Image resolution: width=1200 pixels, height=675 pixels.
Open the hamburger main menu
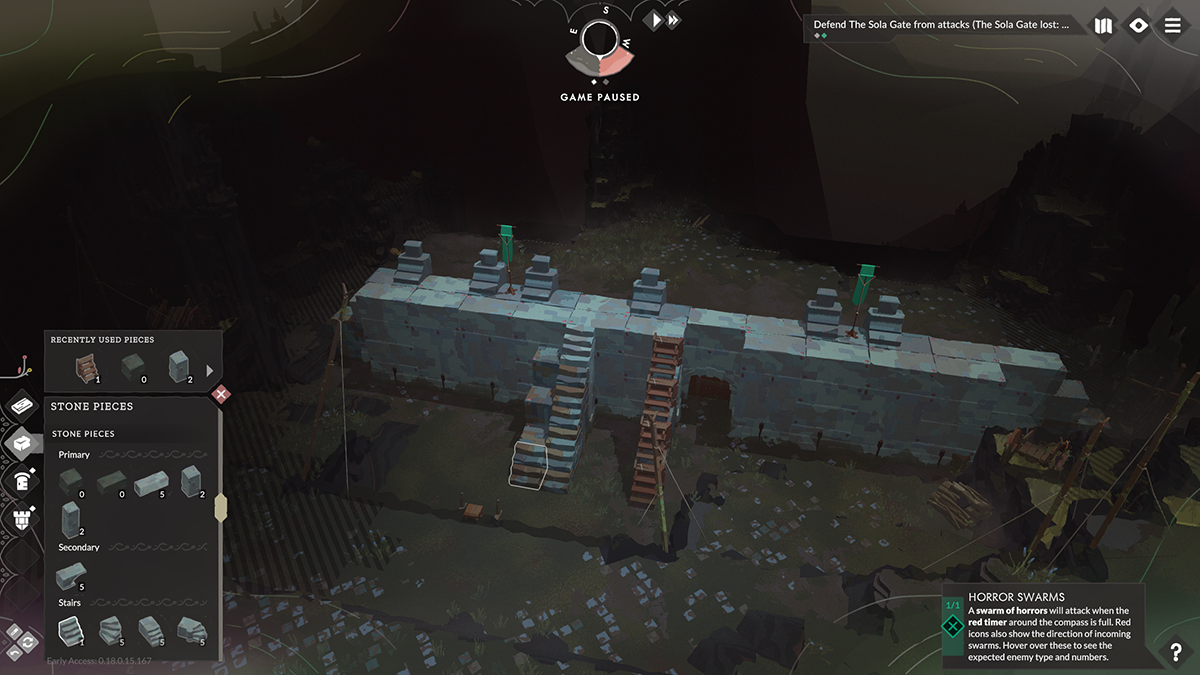pyautogui.click(x=1173, y=26)
